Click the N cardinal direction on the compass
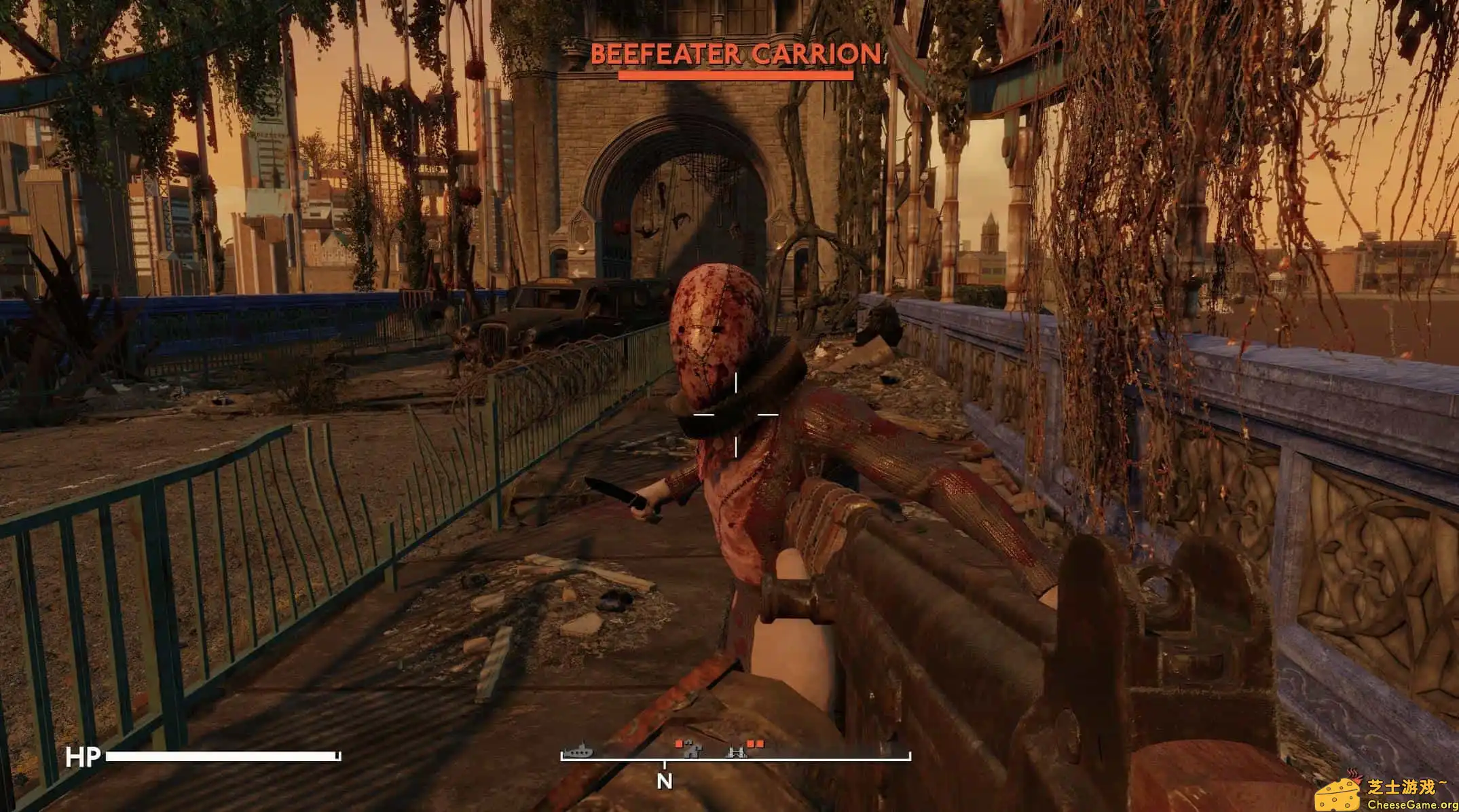Screen dimensions: 1459x812 click(665, 782)
